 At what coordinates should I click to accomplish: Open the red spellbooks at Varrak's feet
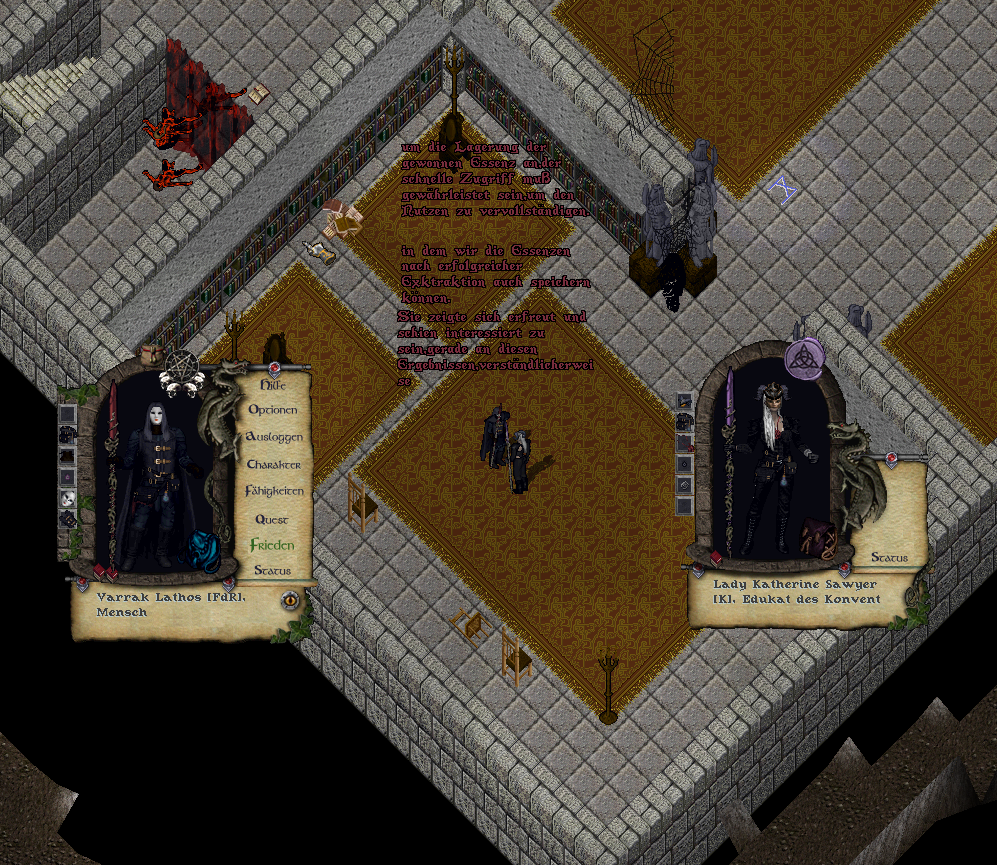click(105, 572)
